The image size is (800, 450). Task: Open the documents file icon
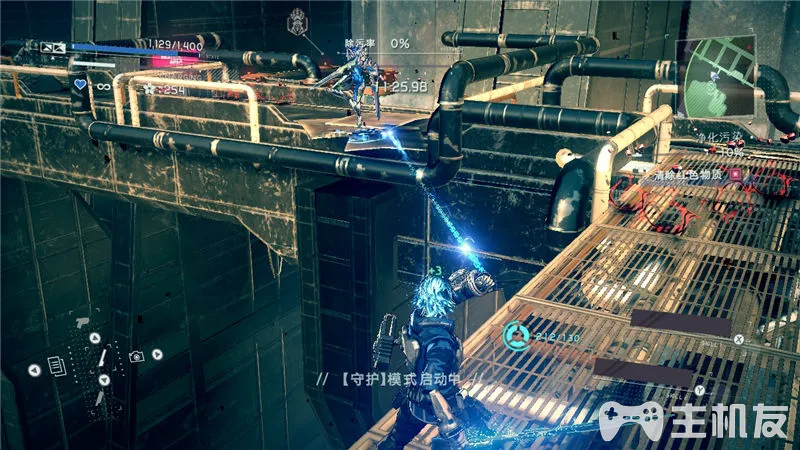click(57, 367)
